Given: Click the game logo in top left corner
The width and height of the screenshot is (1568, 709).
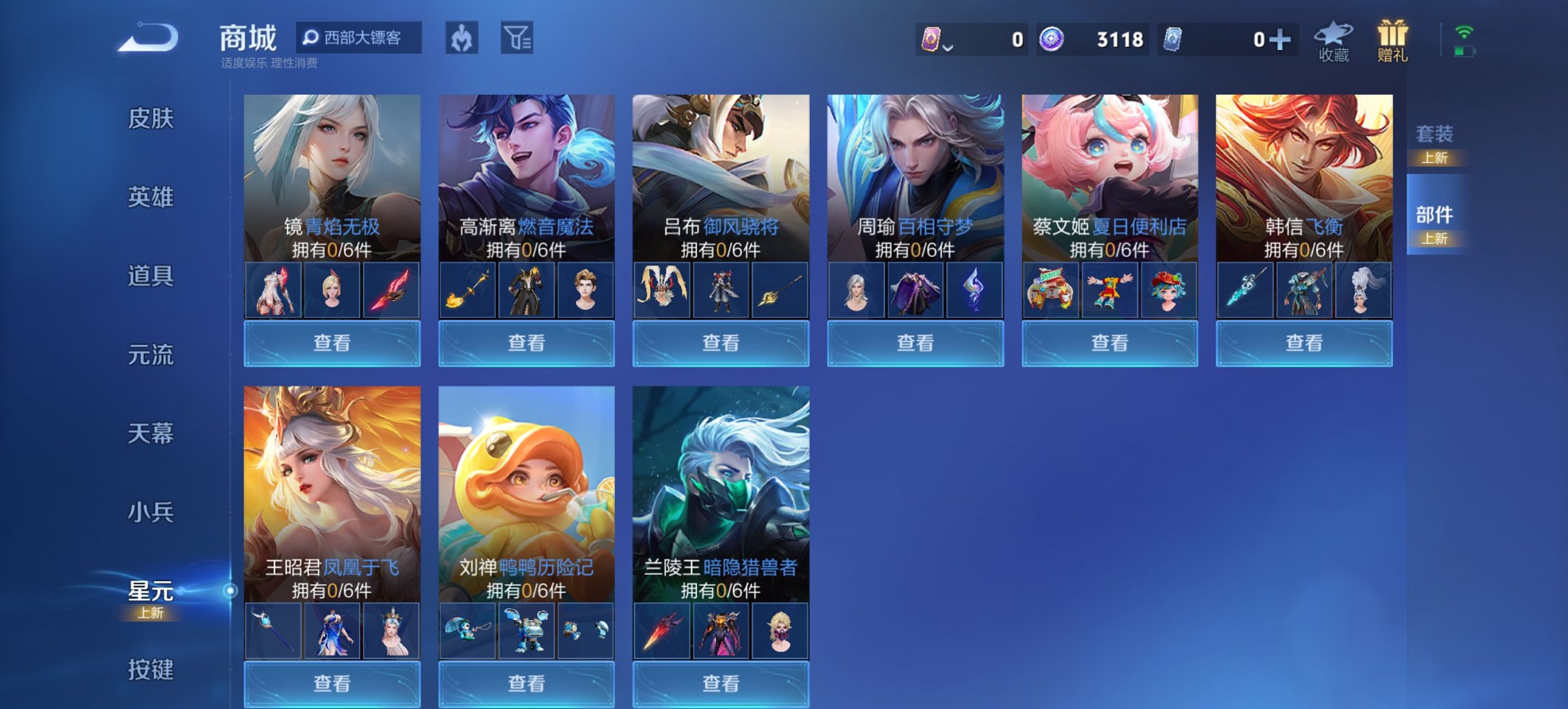Looking at the screenshot, I should tap(148, 40).
